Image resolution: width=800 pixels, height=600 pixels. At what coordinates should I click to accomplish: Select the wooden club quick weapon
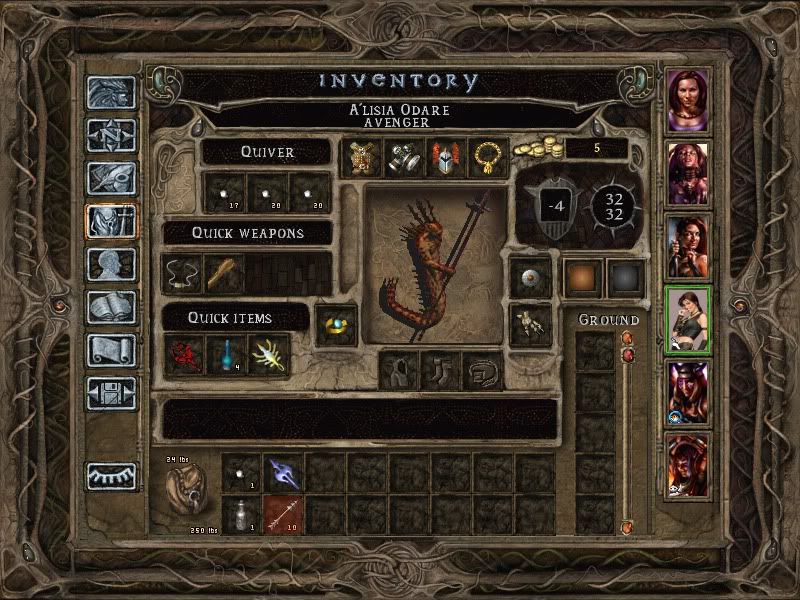coord(224,273)
